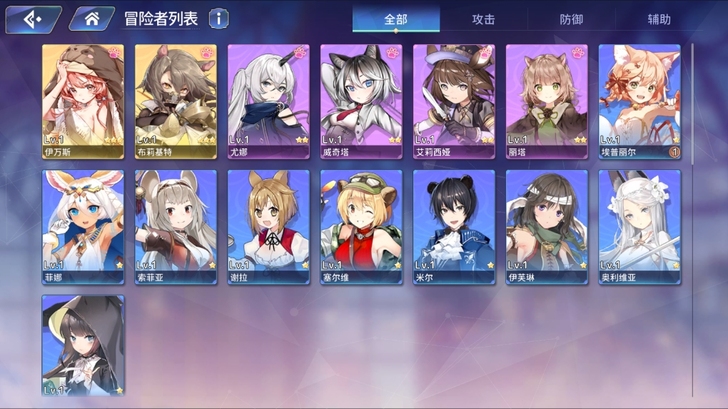The width and height of the screenshot is (728, 409).
Task: View the 丽塔 character card
Action: (546, 100)
